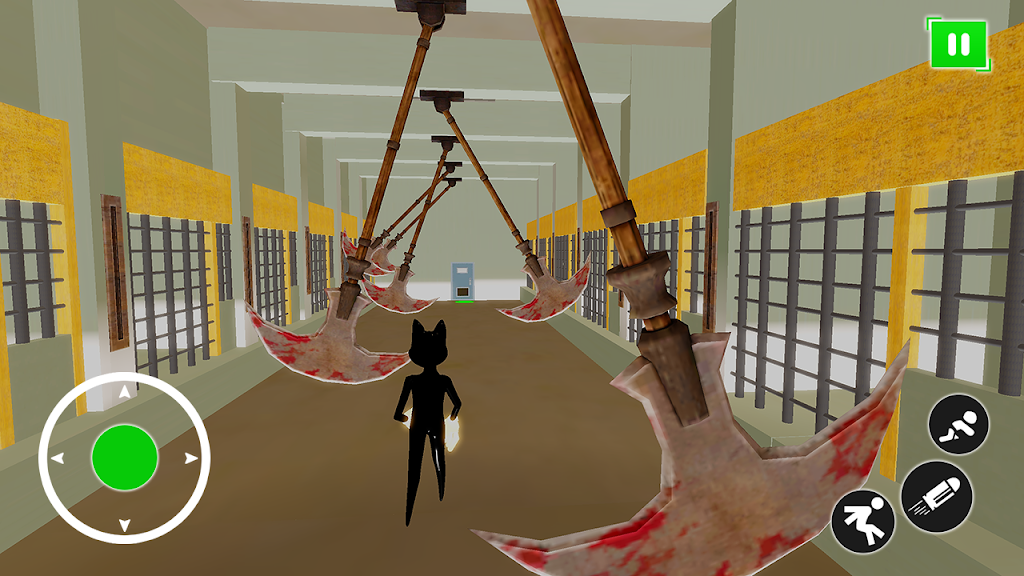
Task: Tap the crouch action button
Action: (958, 424)
